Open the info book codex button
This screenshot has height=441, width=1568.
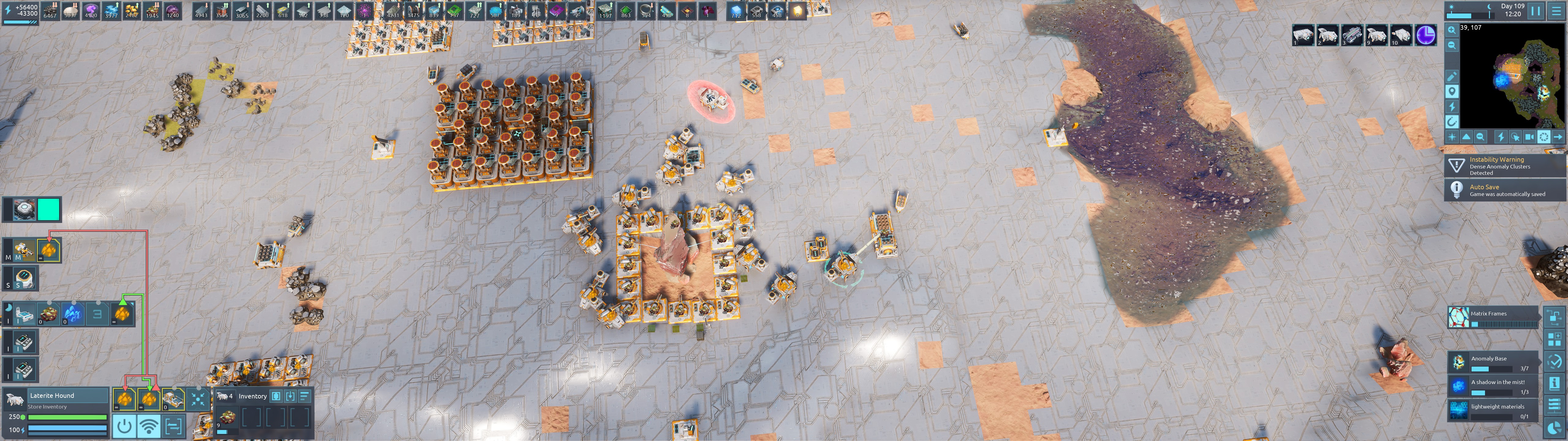coord(1554,383)
